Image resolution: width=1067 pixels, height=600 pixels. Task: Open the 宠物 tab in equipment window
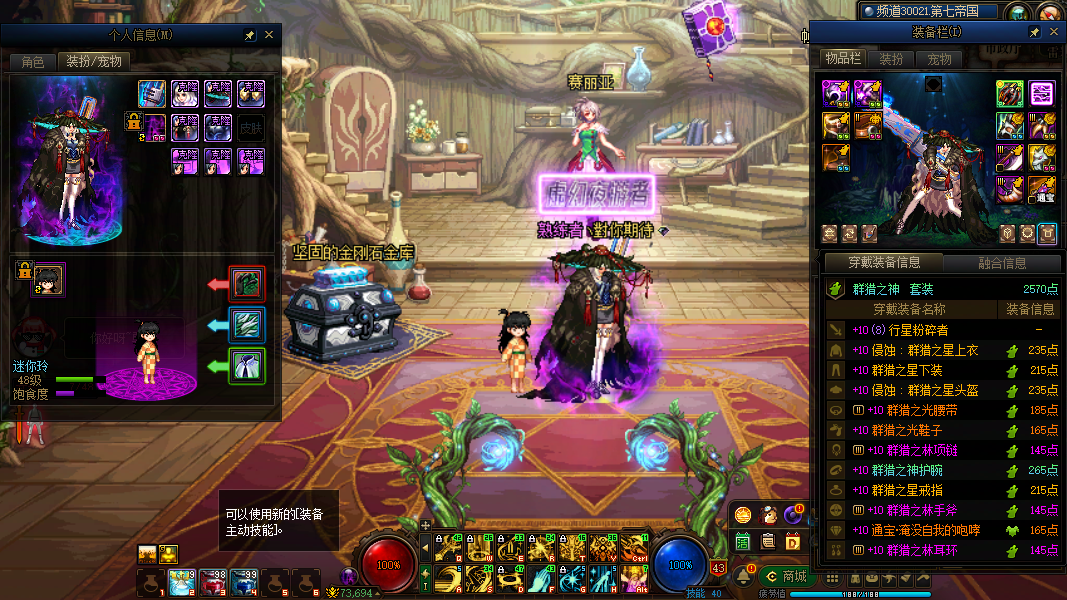939,59
